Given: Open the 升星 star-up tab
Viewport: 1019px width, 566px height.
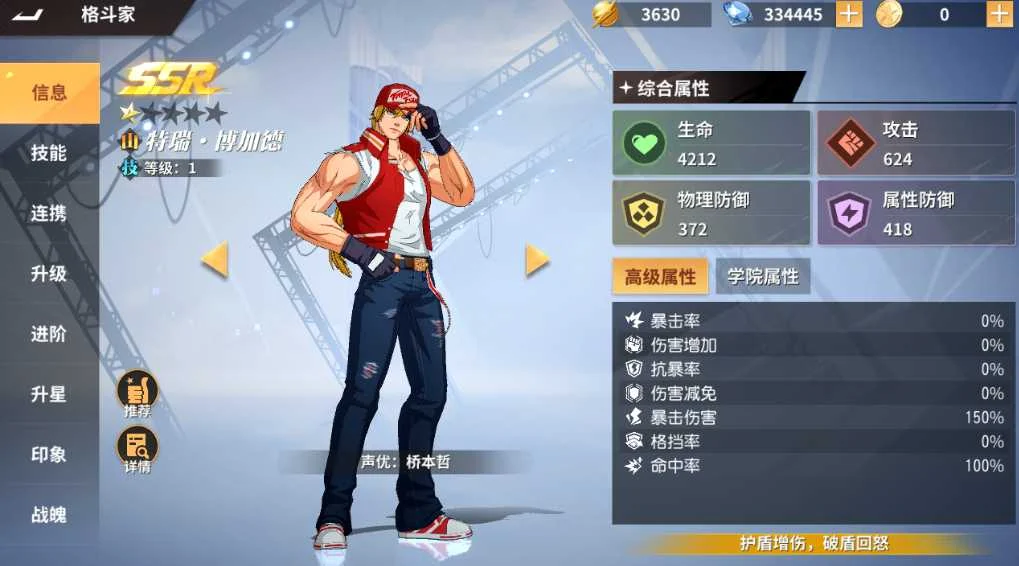Looking at the screenshot, I should pos(49,394).
